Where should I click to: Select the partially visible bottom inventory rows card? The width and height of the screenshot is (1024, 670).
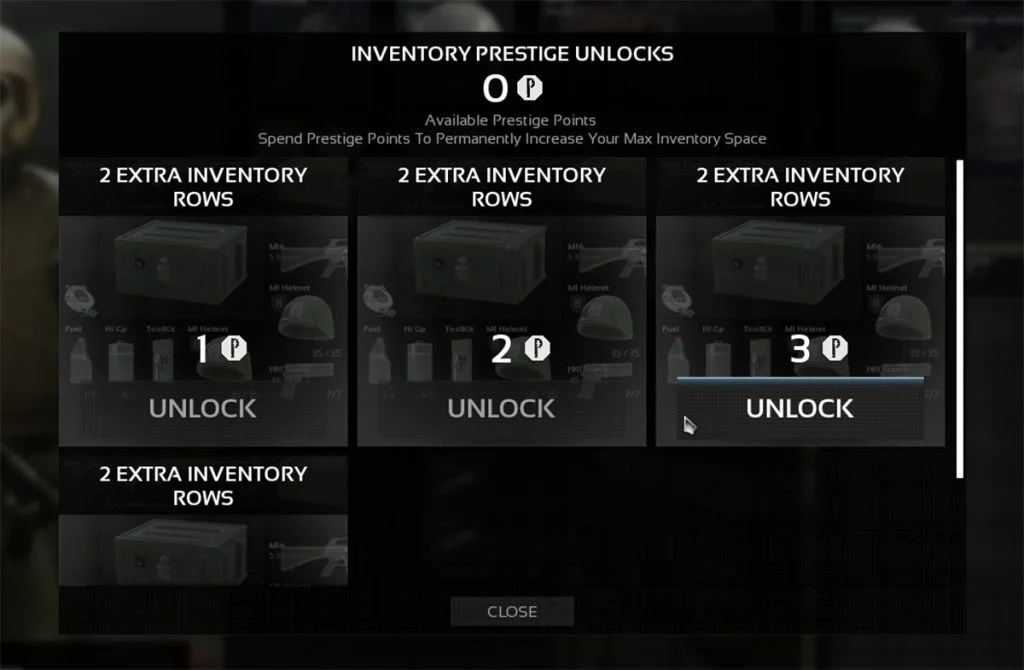coord(203,522)
